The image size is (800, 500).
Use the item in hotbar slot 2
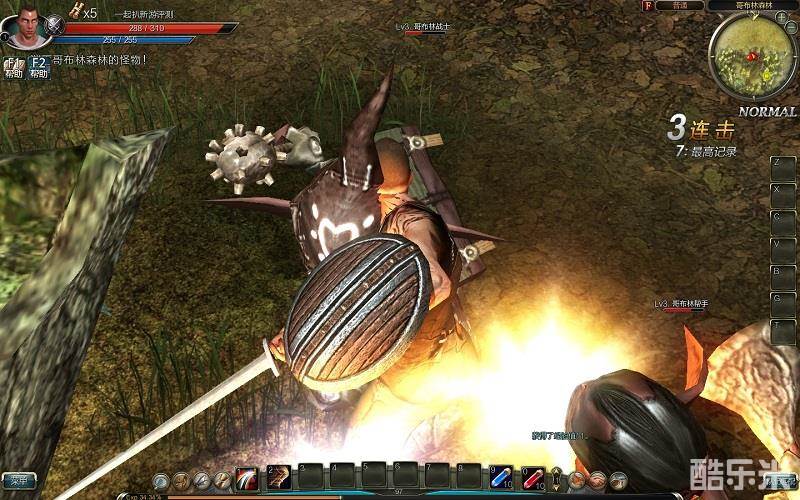point(279,478)
